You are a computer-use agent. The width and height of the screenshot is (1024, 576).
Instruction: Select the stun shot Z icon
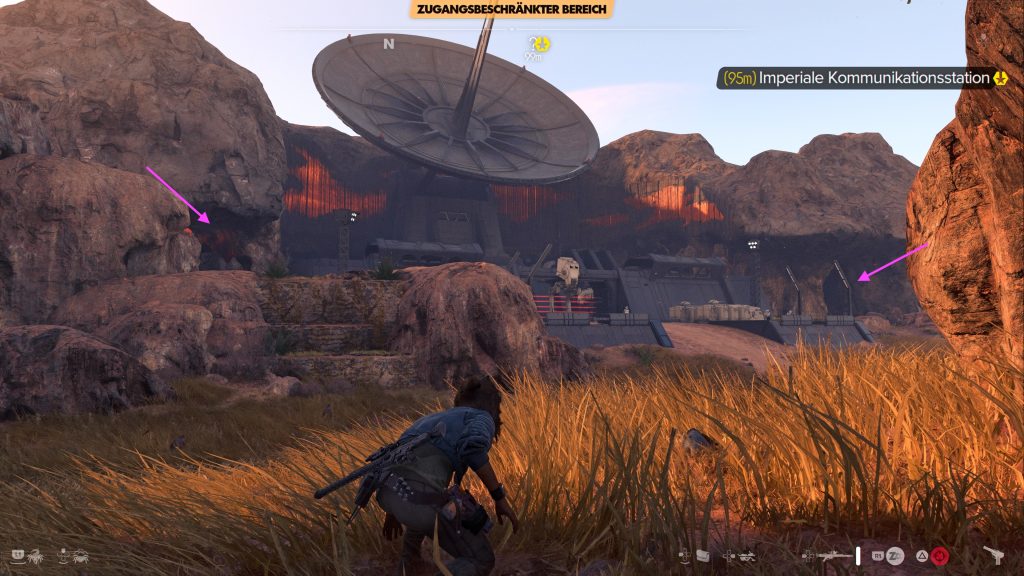pyautogui.click(x=895, y=556)
